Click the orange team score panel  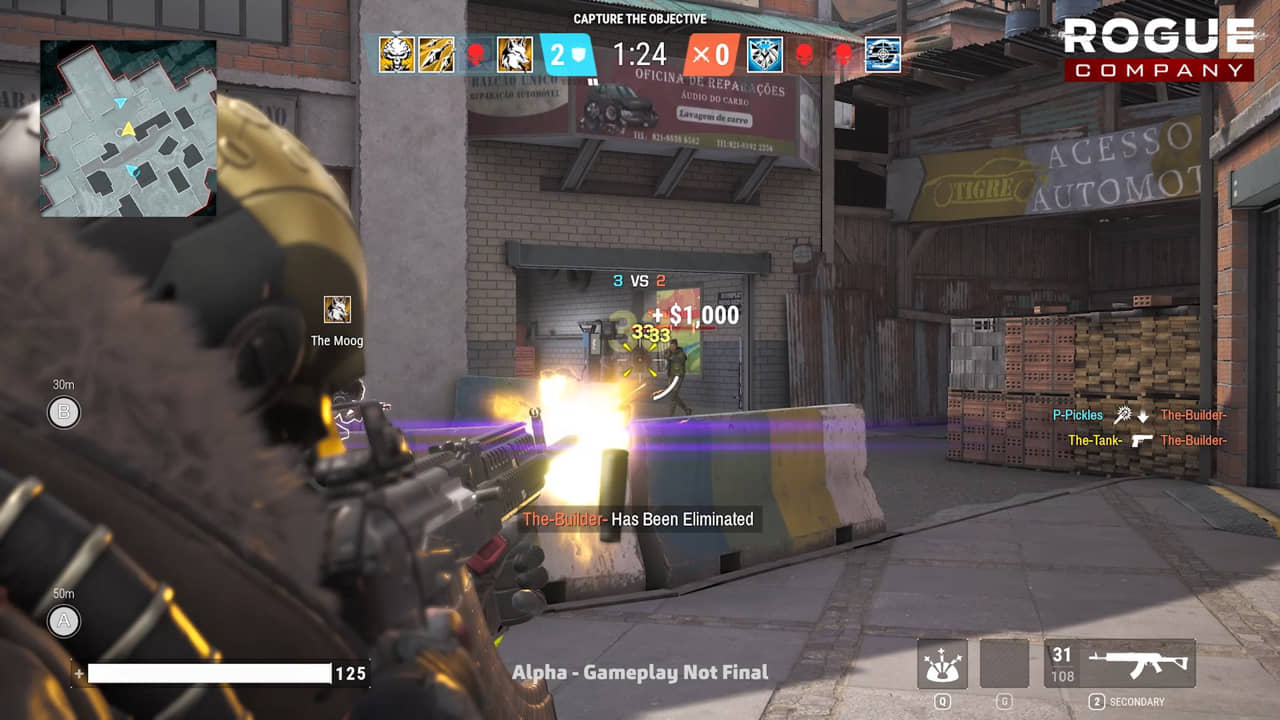click(712, 54)
